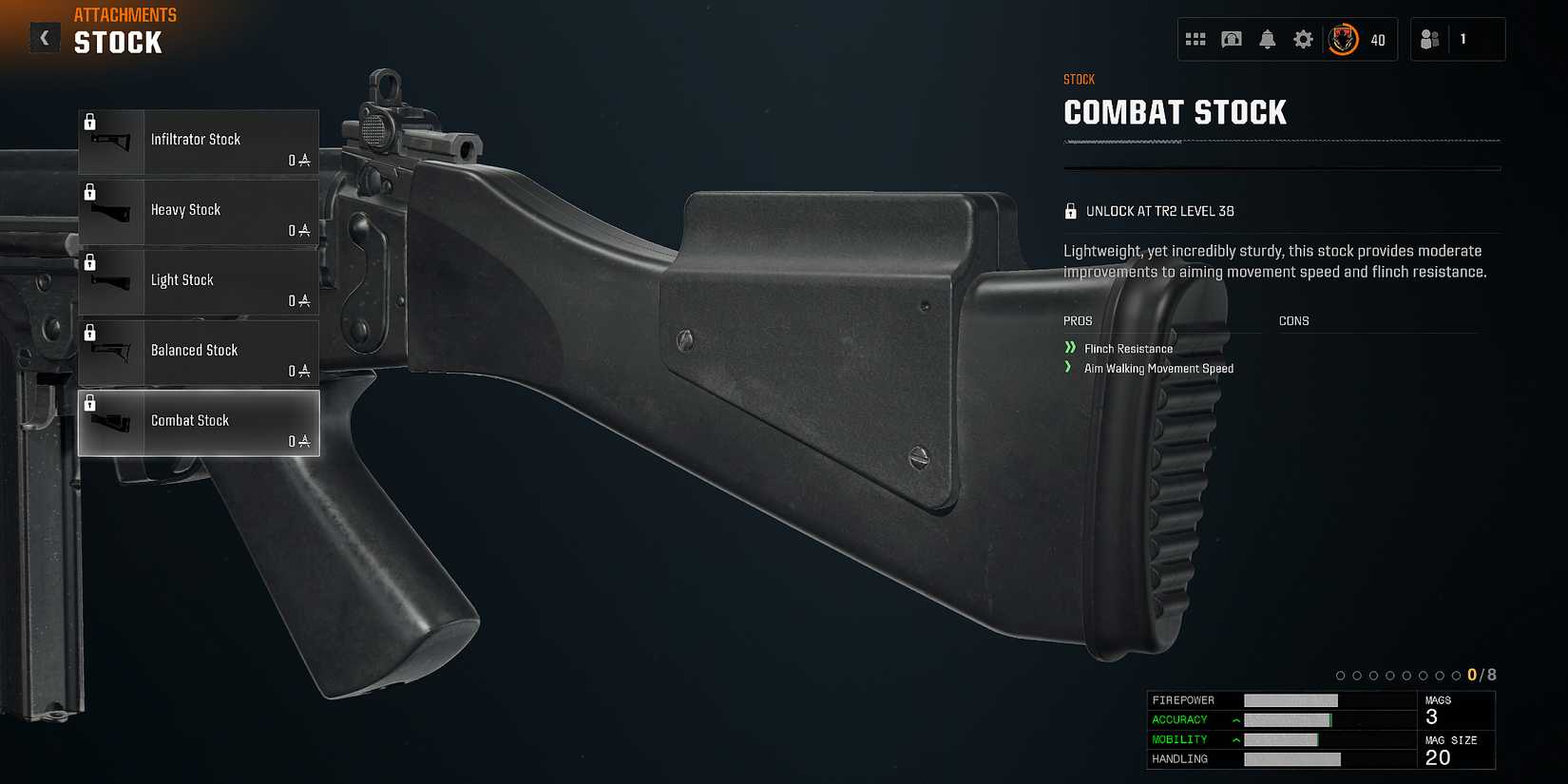1568x784 pixels.
Task: Open settings with the gear icon
Action: (1303, 39)
